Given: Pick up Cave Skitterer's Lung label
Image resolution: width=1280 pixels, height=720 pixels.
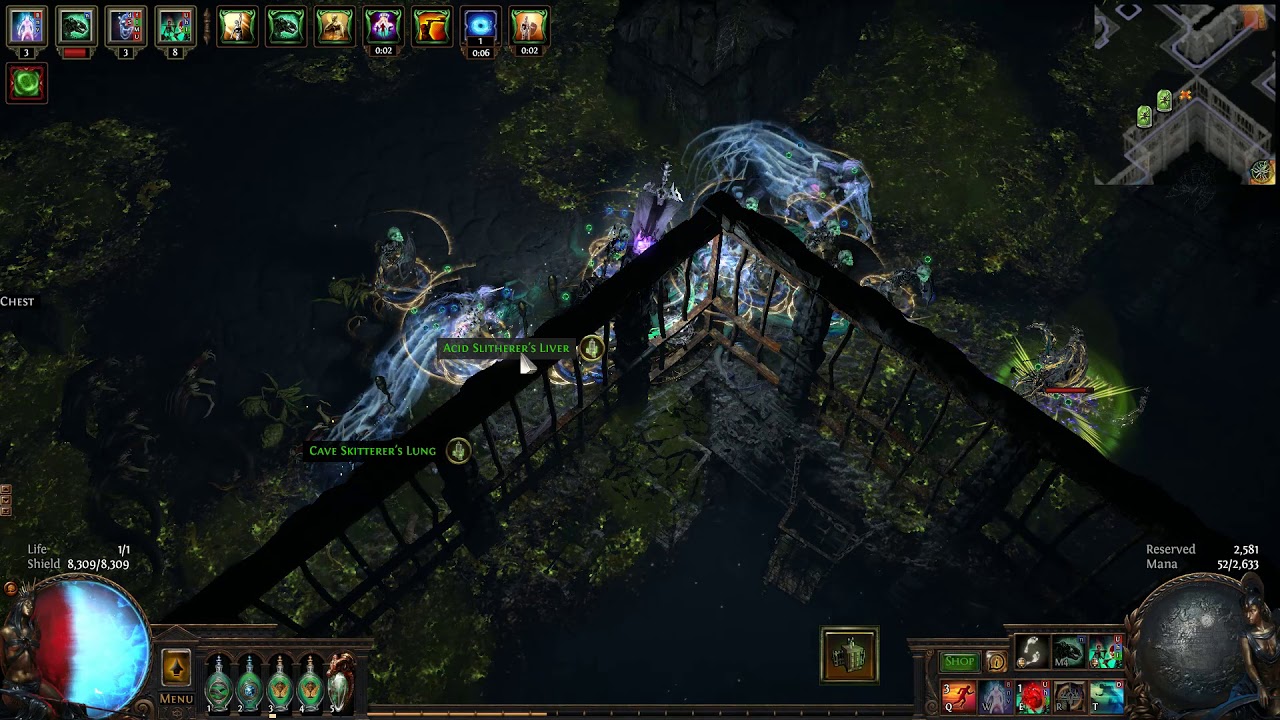Looking at the screenshot, I should click(x=372, y=451).
